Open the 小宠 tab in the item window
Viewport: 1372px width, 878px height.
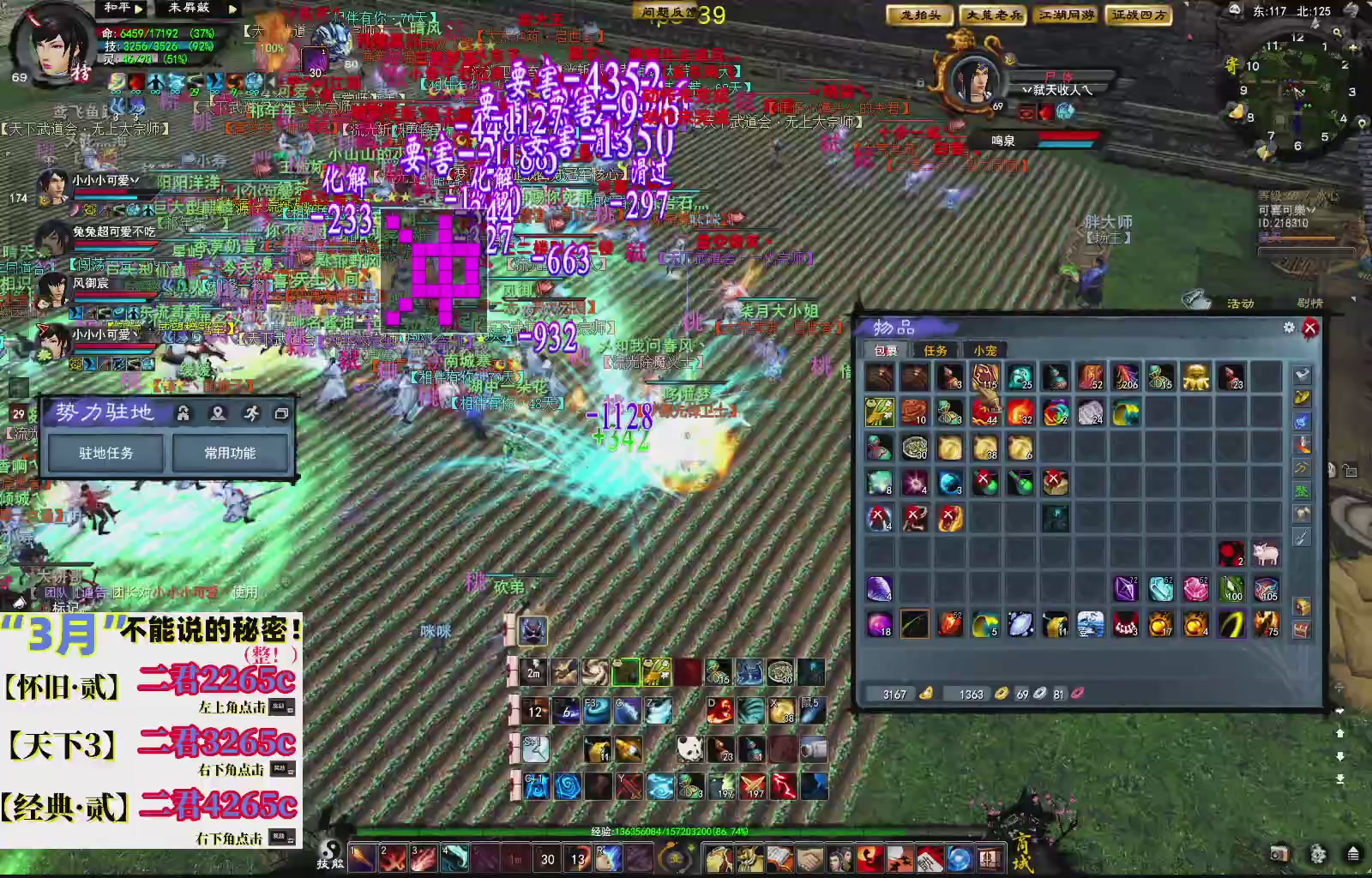tap(984, 350)
